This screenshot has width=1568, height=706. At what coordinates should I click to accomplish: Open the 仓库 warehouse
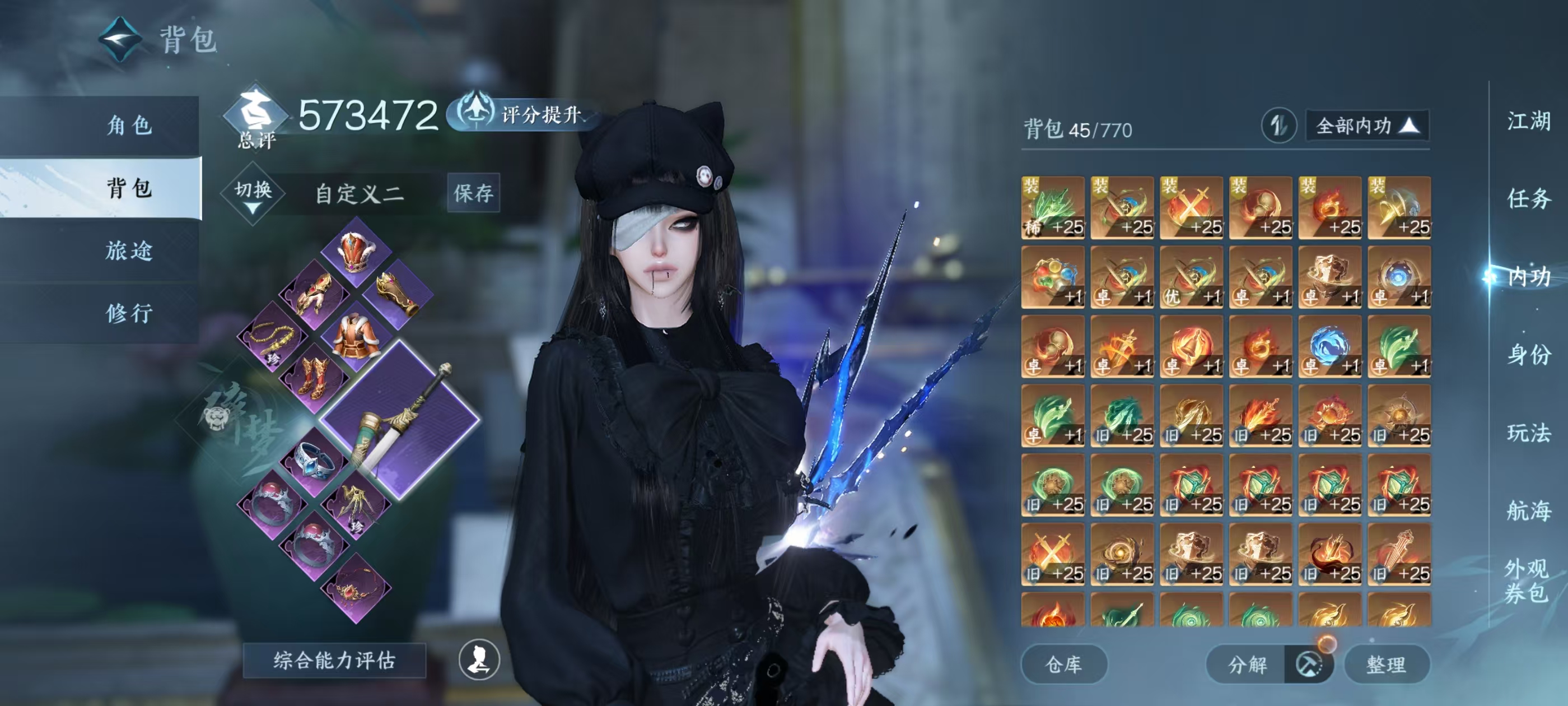(1063, 664)
